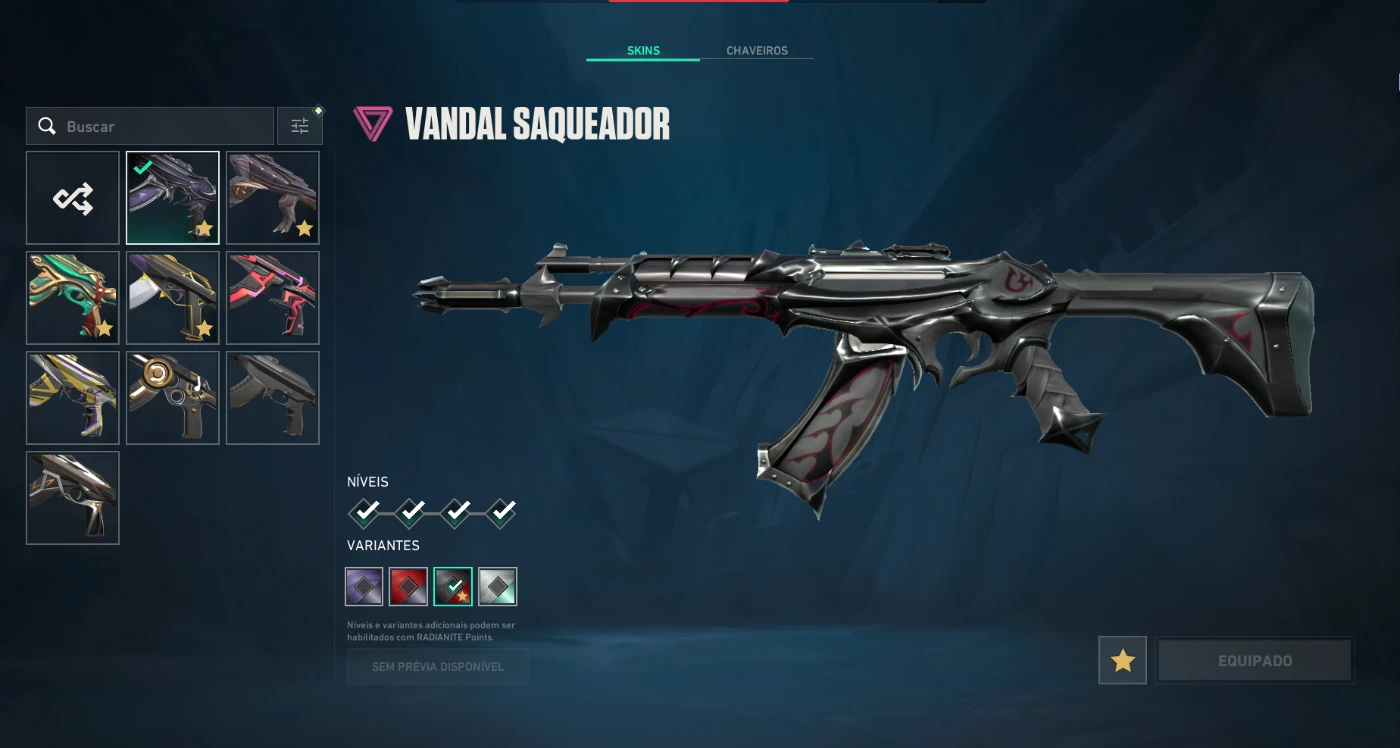
Task: Click the Equipado button
Action: click(1255, 661)
